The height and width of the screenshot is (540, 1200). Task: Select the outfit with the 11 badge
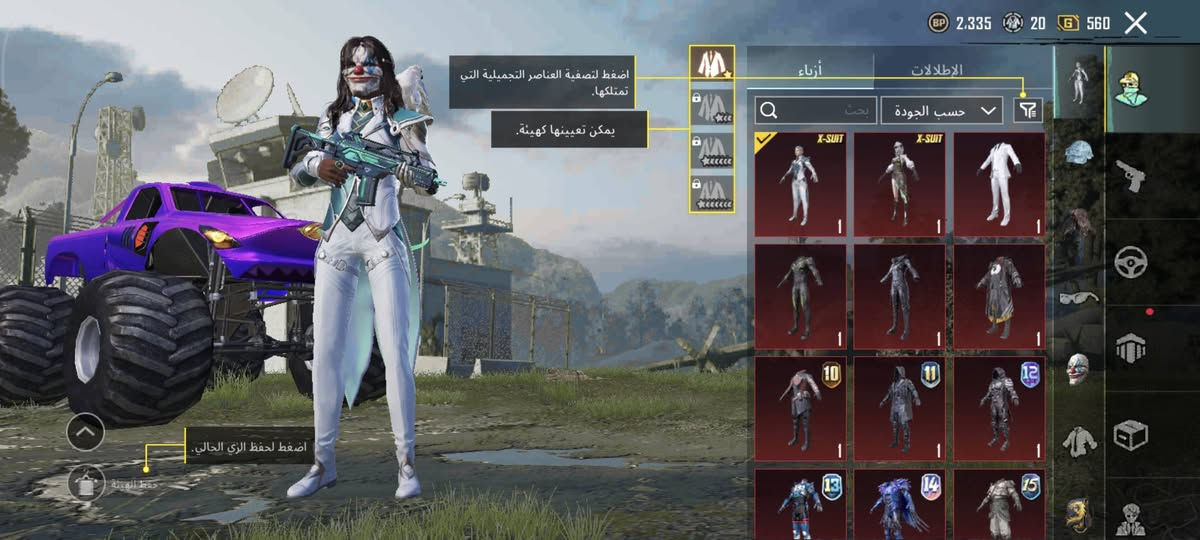point(899,408)
